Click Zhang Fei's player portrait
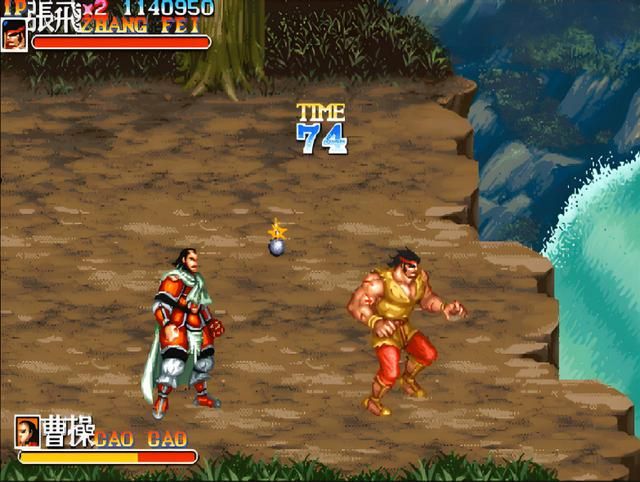Image resolution: width=640 pixels, height=482 pixels. click(14, 35)
